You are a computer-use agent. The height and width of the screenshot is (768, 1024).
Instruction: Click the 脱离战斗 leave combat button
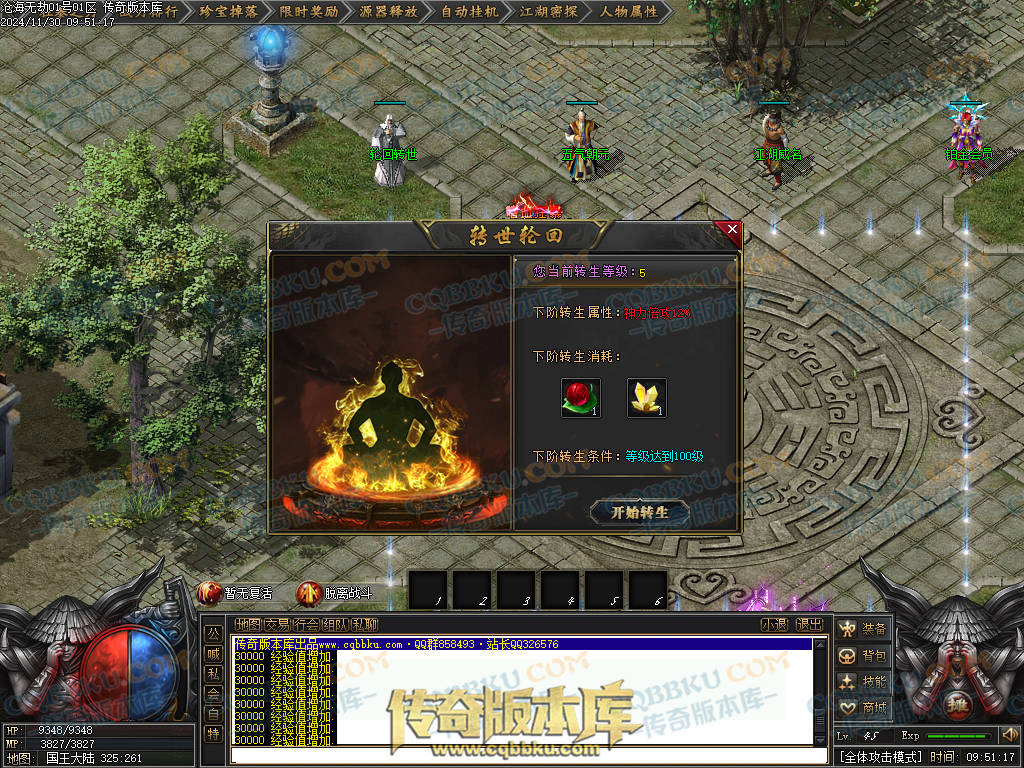[336, 593]
